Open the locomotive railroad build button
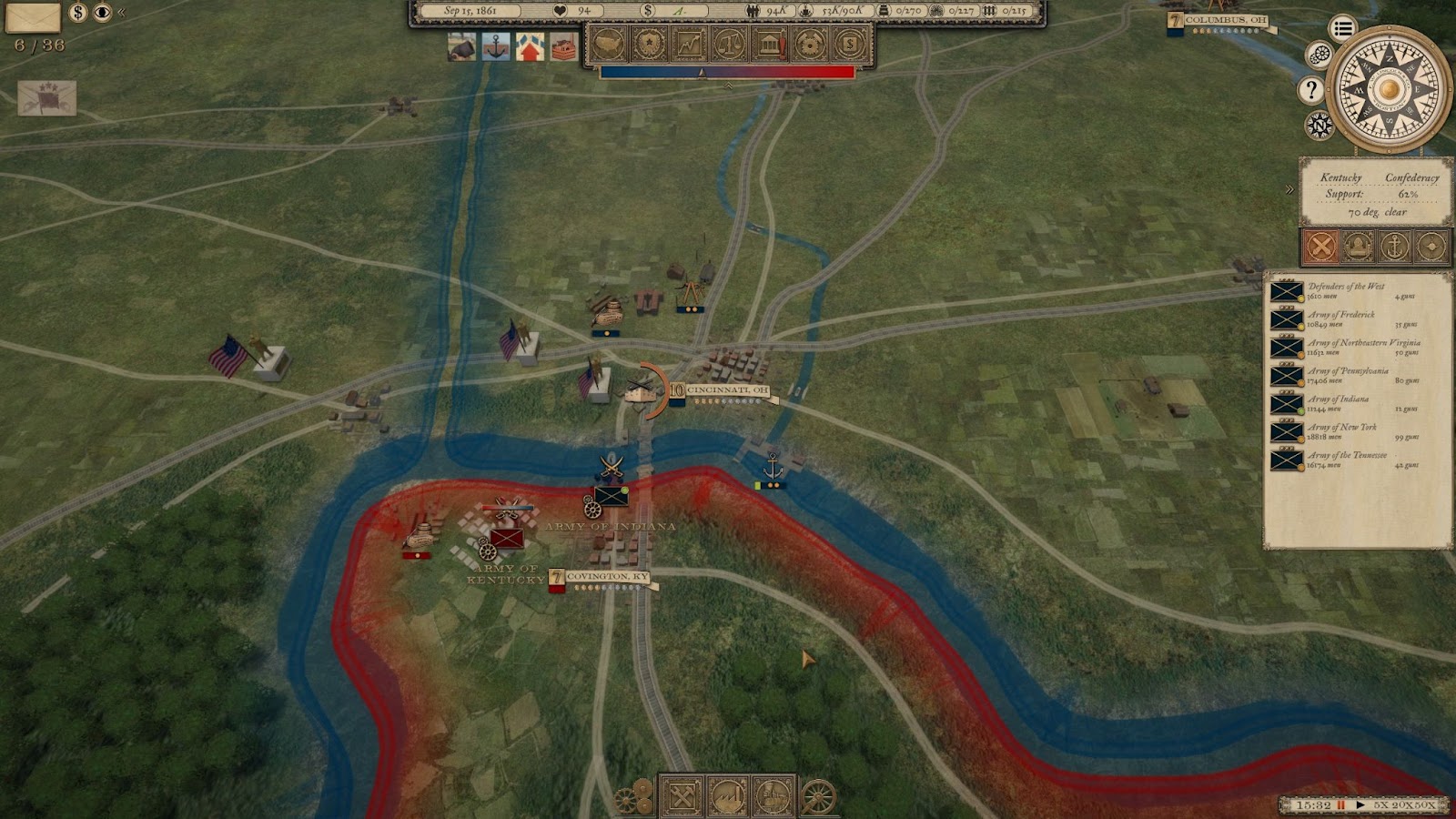The height and width of the screenshot is (819, 1456). click(x=773, y=797)
